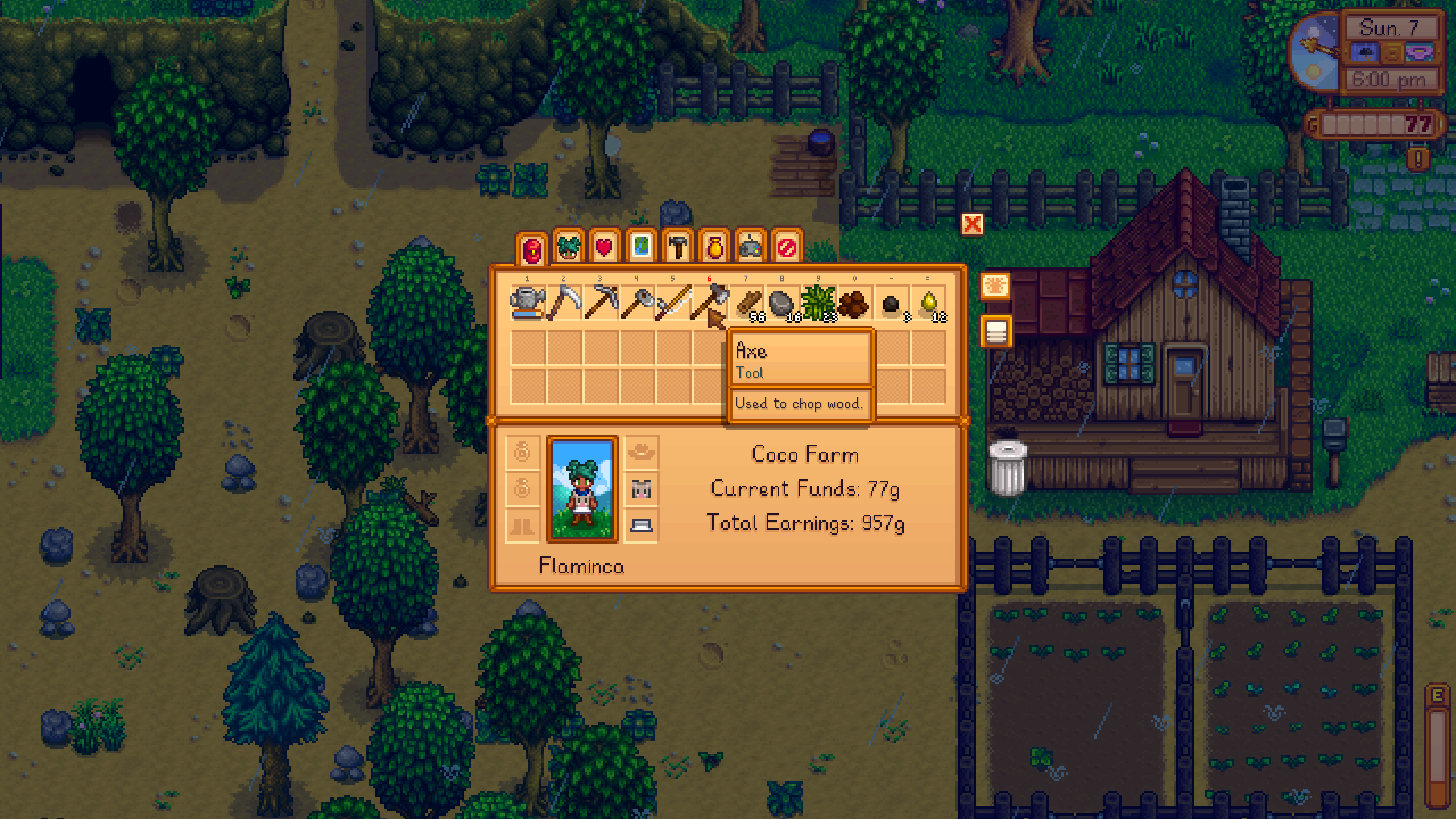Open the Collections tab with golden vase
The height and width of the screenshot is (819, 1456).
point(714,248)
